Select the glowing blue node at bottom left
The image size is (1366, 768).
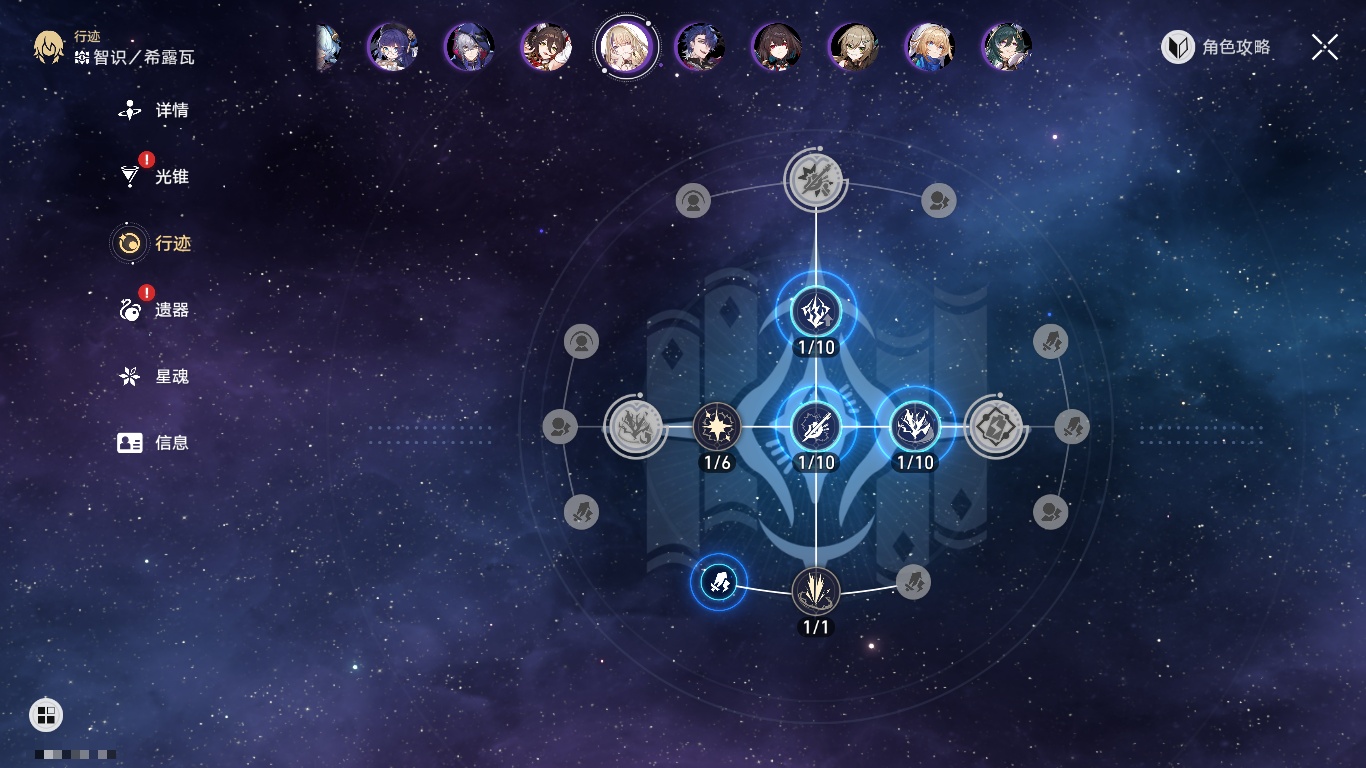click(718, 582)
